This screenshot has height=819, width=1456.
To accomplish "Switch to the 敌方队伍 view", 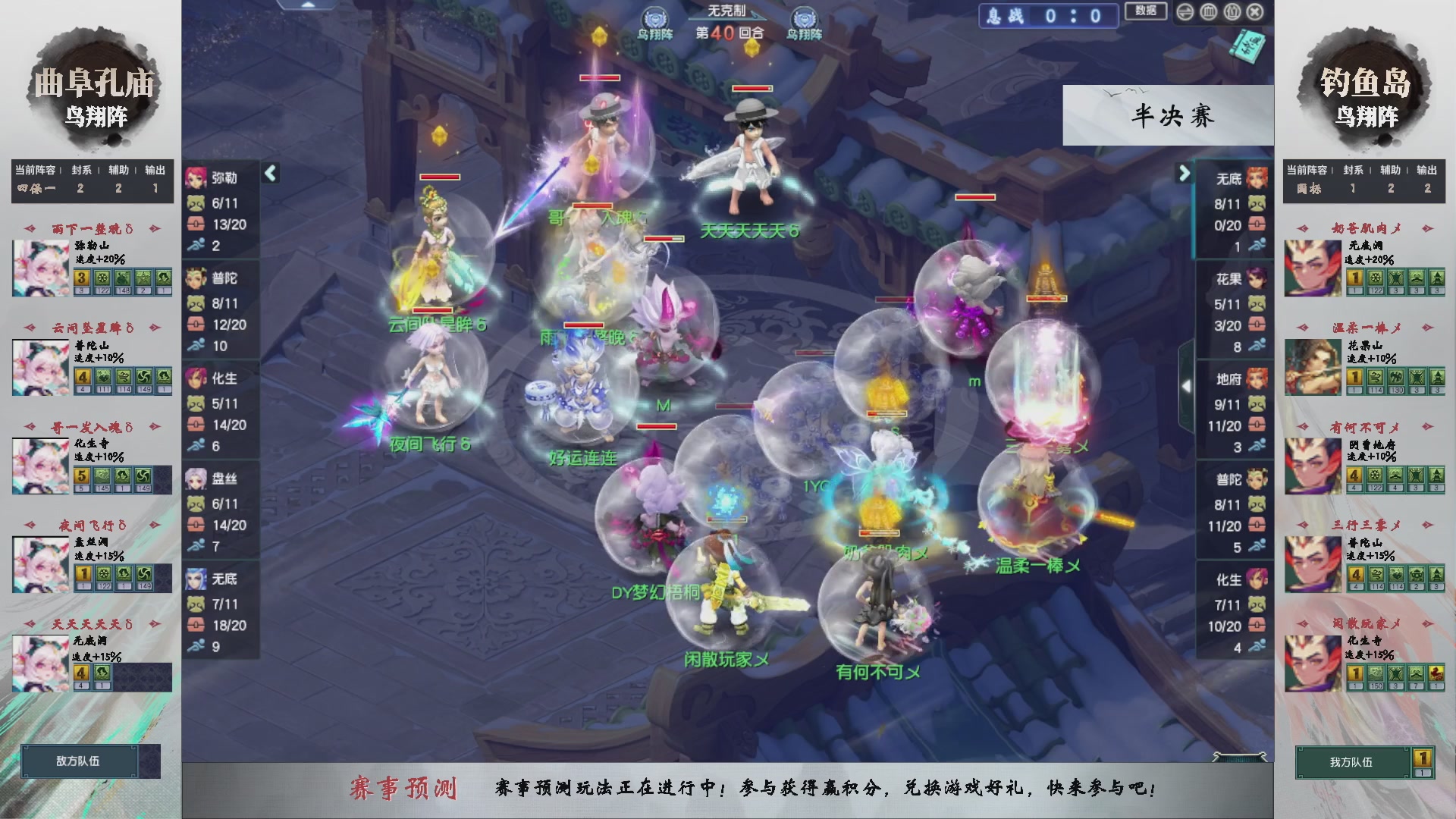I will click(78, 761).
